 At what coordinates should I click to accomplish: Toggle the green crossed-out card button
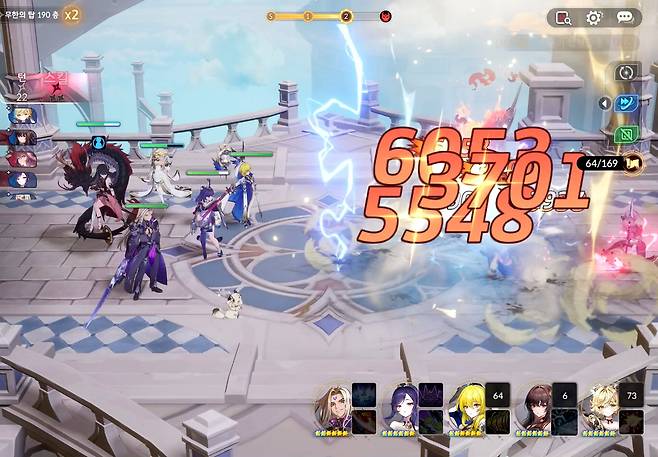(x=628, y=133)
